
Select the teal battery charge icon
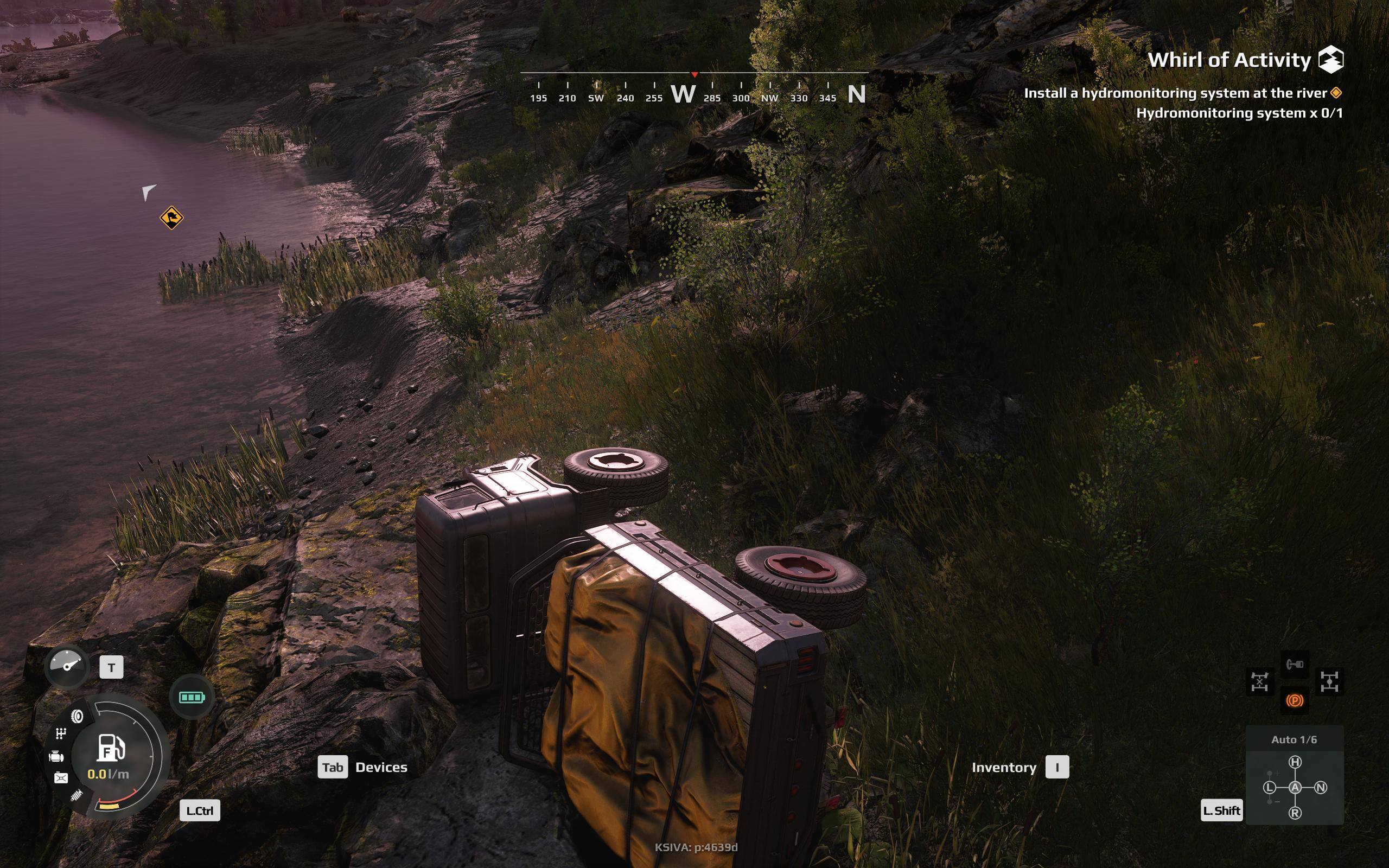(x=192, y=697)
